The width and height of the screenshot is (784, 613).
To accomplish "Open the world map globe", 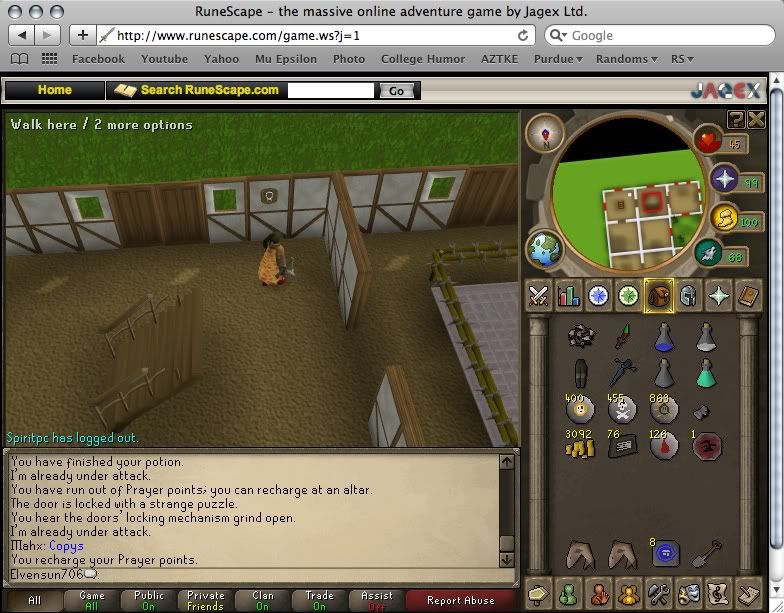I will tap(545, 249).
